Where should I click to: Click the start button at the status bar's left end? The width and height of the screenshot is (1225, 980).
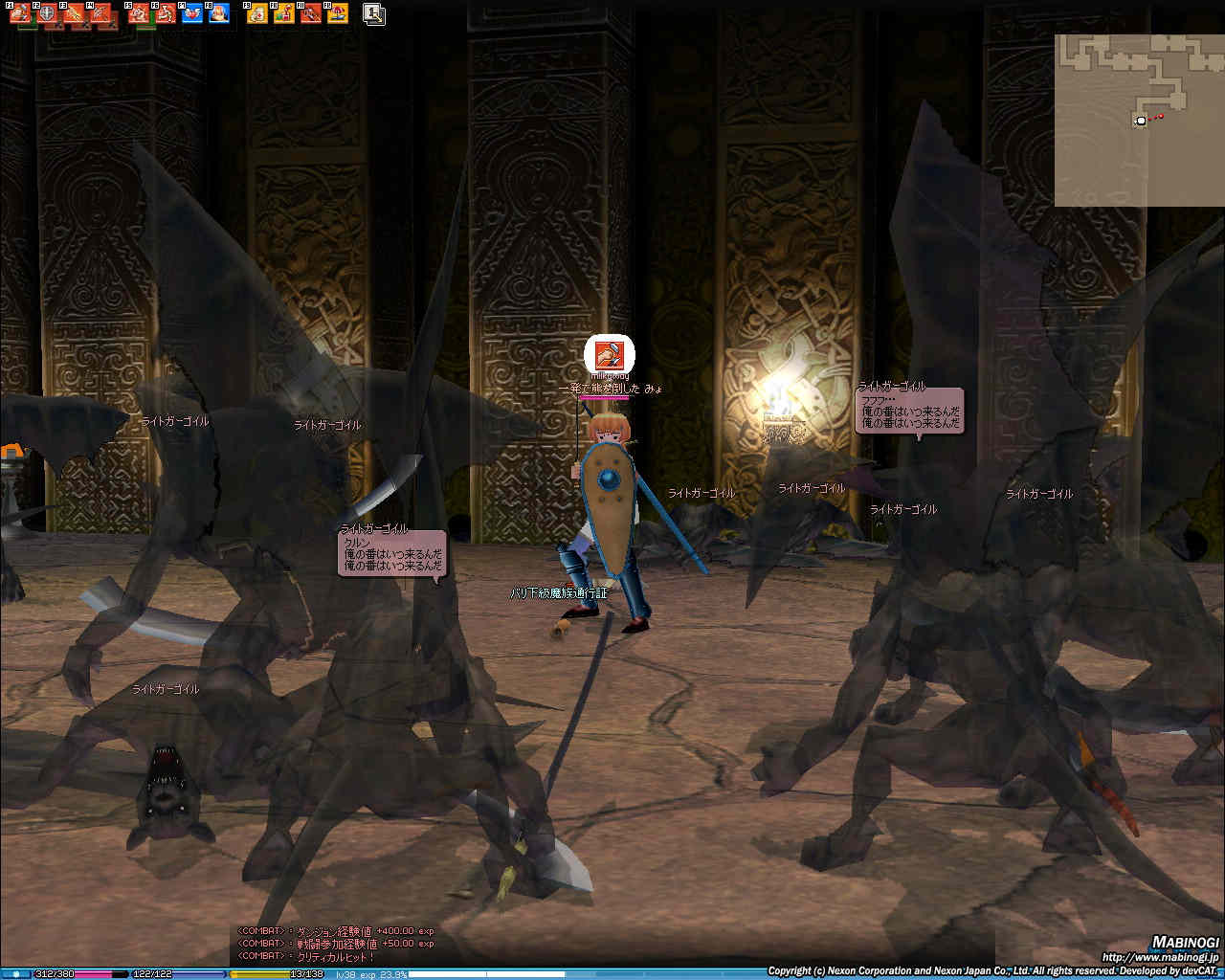16,974
